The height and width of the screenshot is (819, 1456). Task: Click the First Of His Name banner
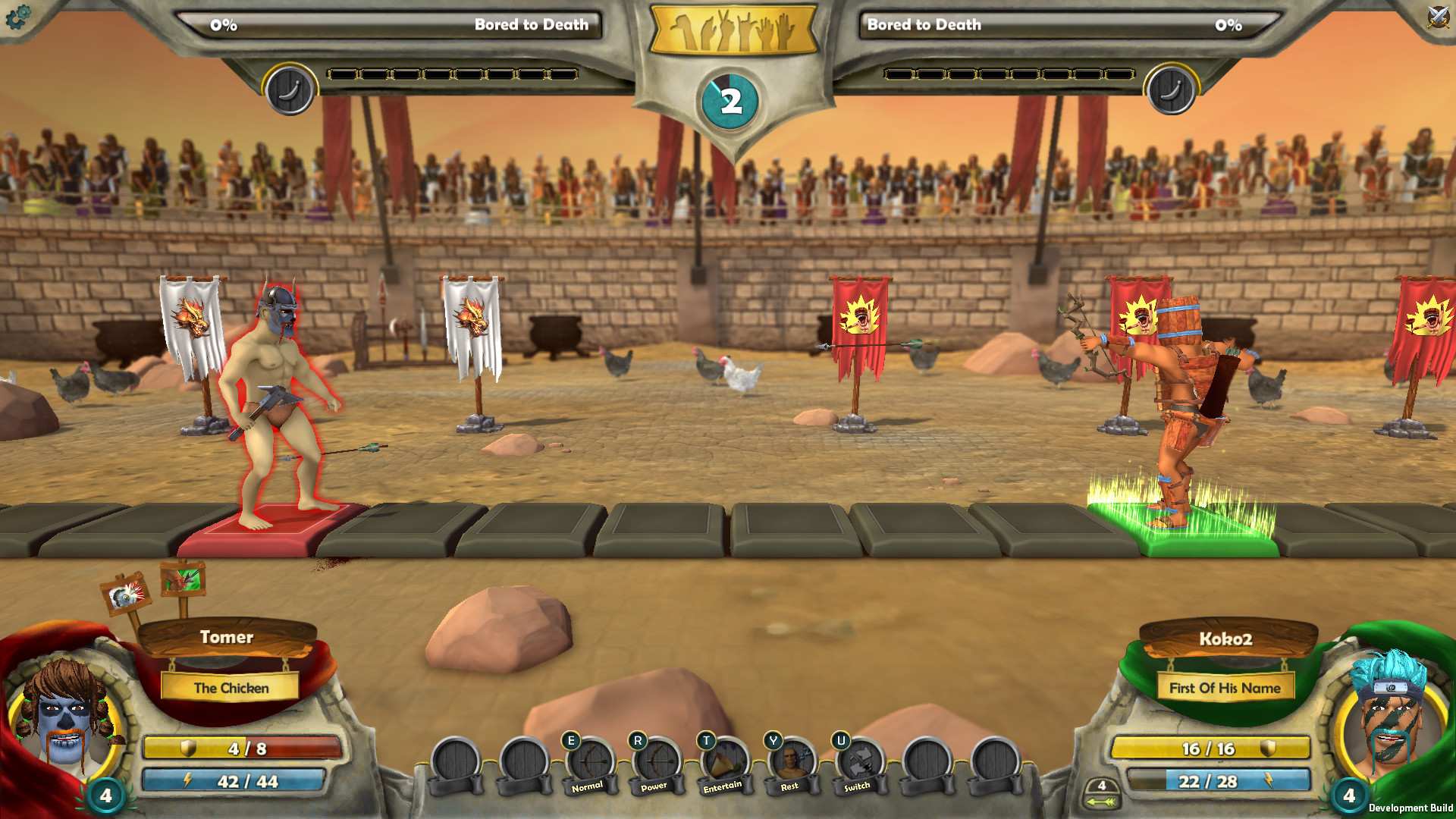click(1224, 688)
